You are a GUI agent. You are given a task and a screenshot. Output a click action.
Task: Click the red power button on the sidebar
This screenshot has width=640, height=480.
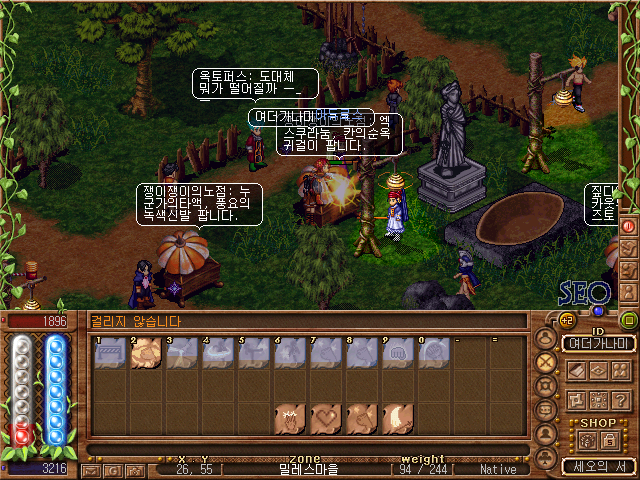click(629, 226)
